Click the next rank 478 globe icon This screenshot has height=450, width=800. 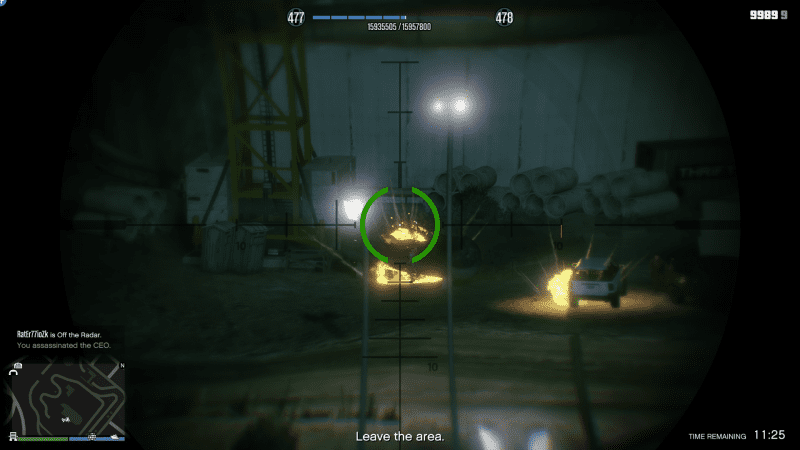click(x=504, y=18)
